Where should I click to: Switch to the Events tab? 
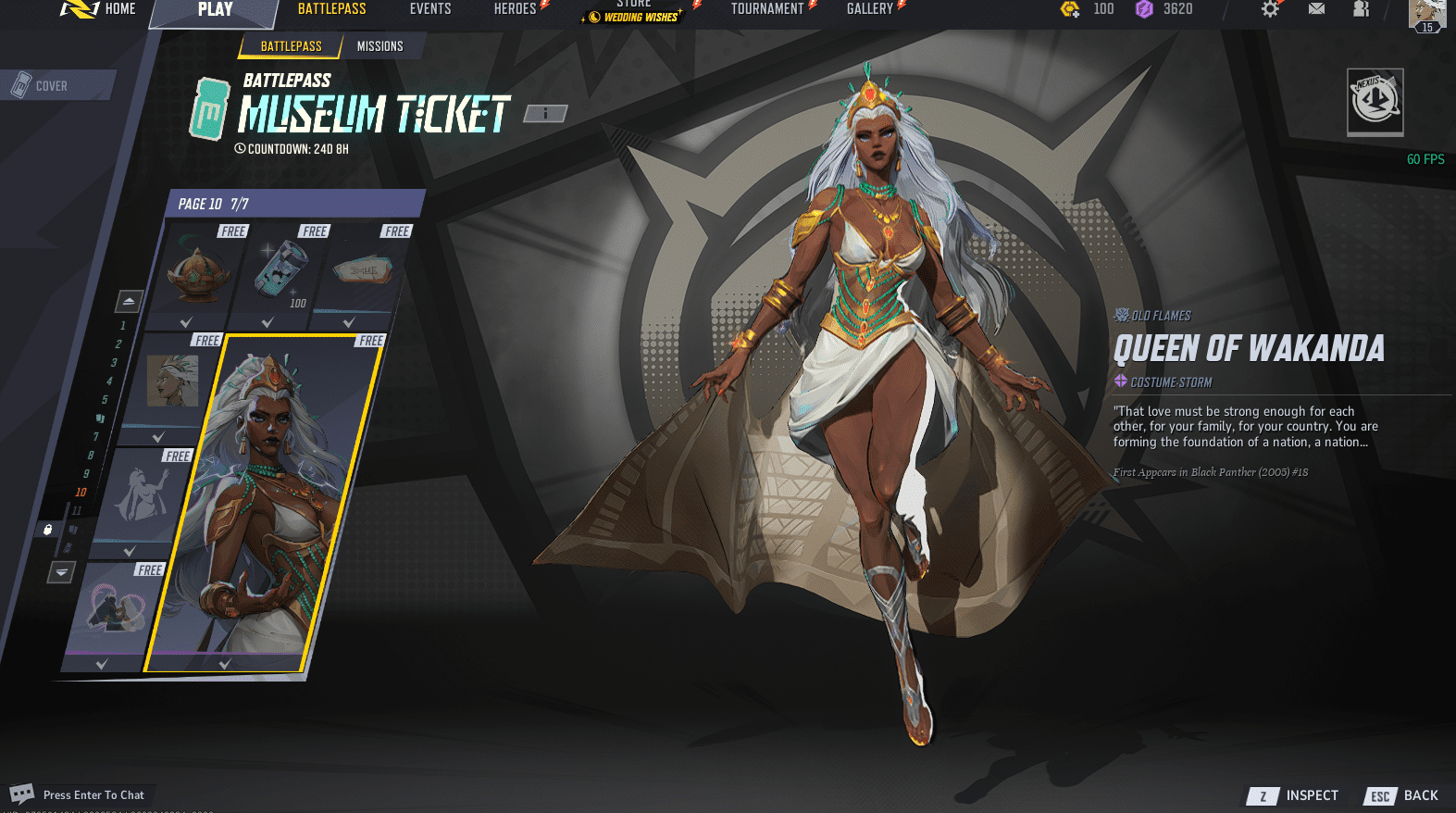click(x=430, y=9)
